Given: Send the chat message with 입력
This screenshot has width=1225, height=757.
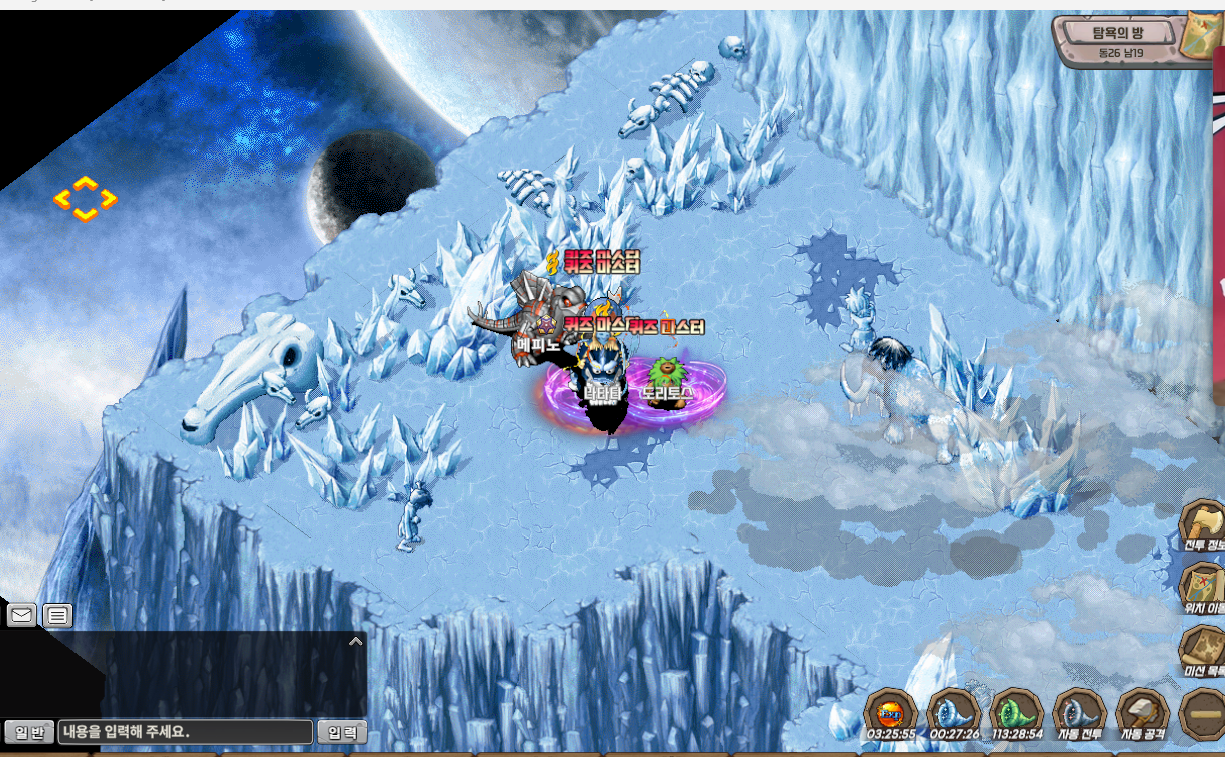Looking at the screenshot, I should click(x=342, y=732).
